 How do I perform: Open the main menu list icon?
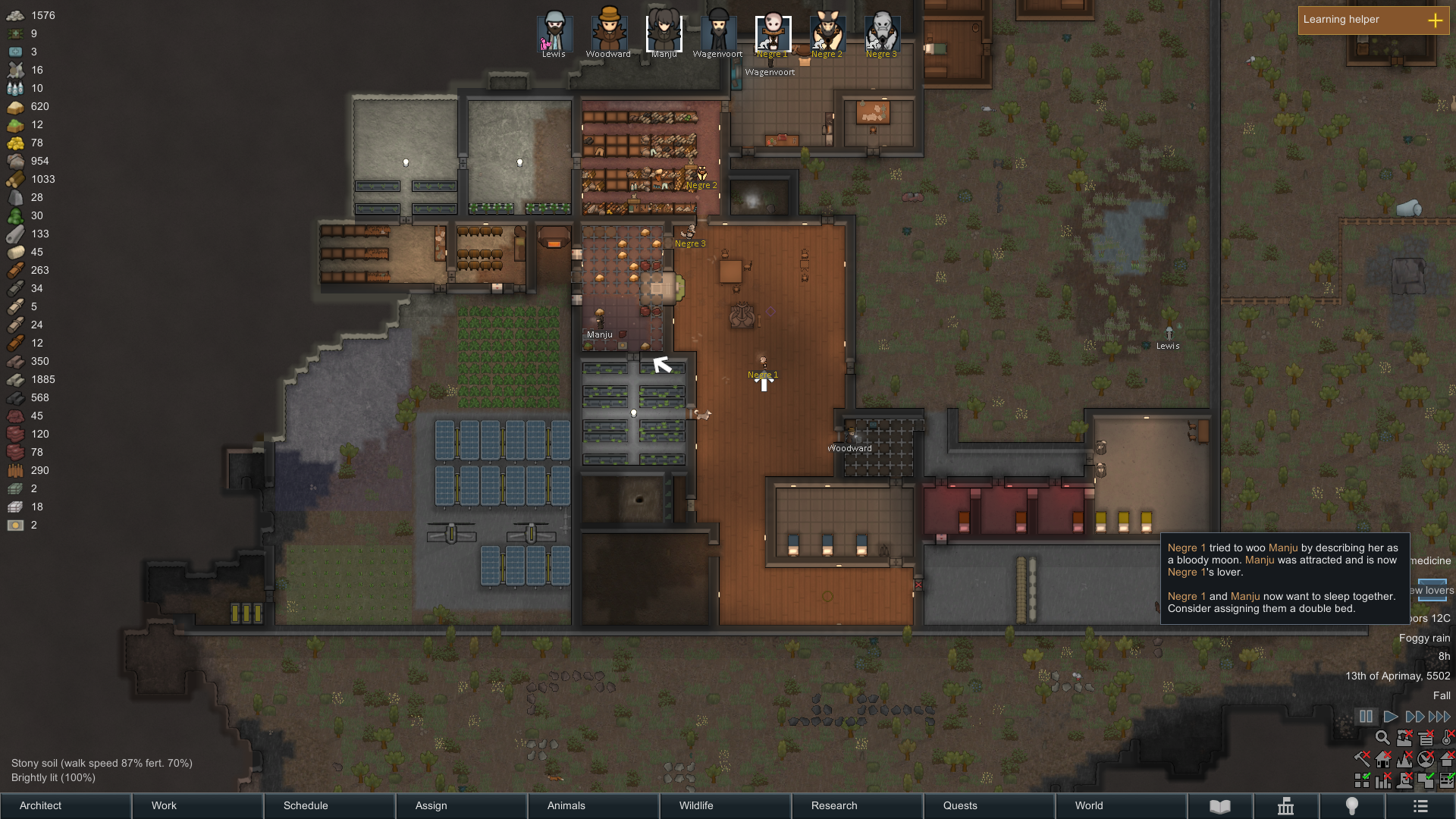(1420, 806)
